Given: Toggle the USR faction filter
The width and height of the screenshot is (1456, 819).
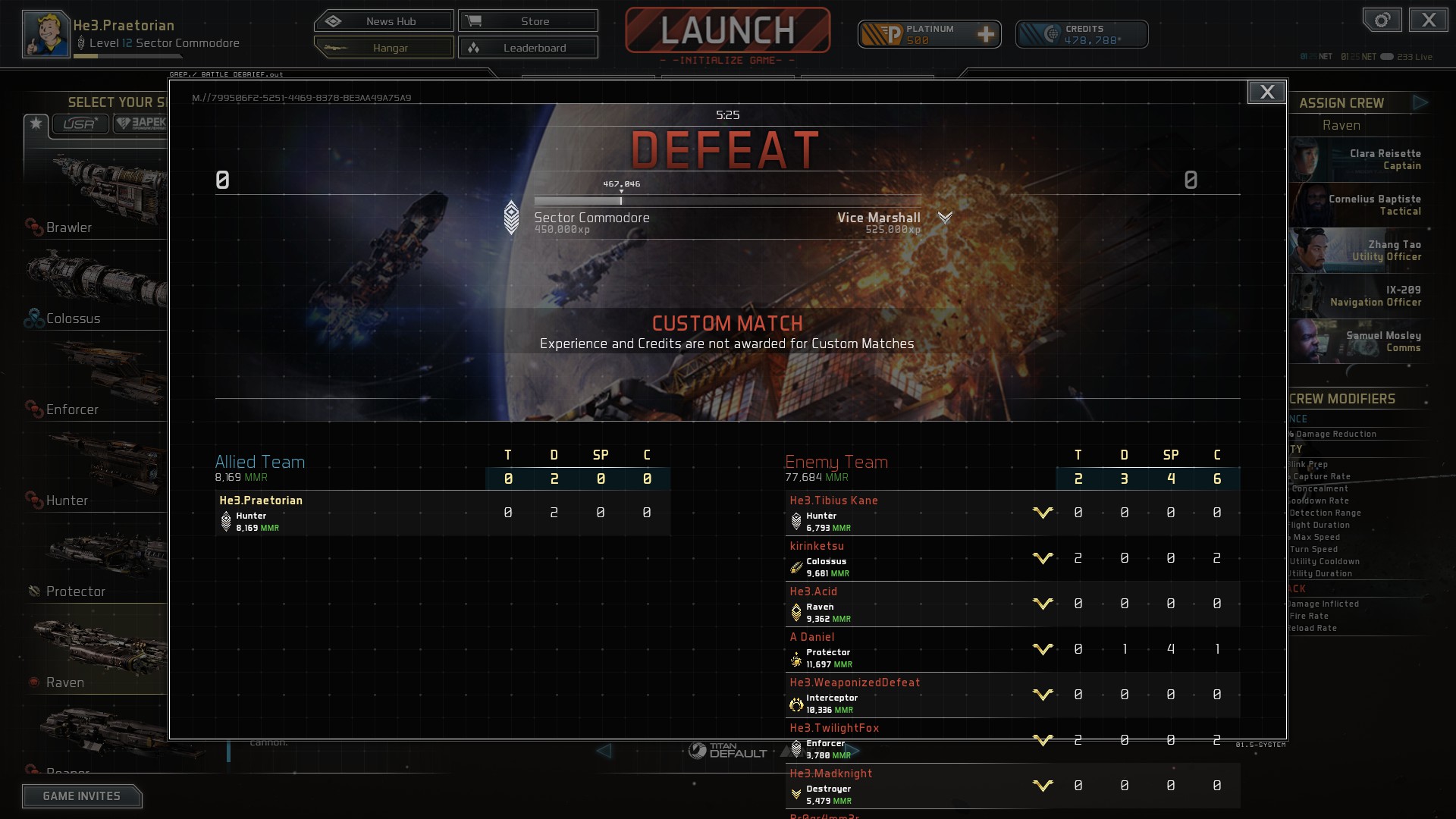Looking at the screenshot, I should [x=80, y=124].
